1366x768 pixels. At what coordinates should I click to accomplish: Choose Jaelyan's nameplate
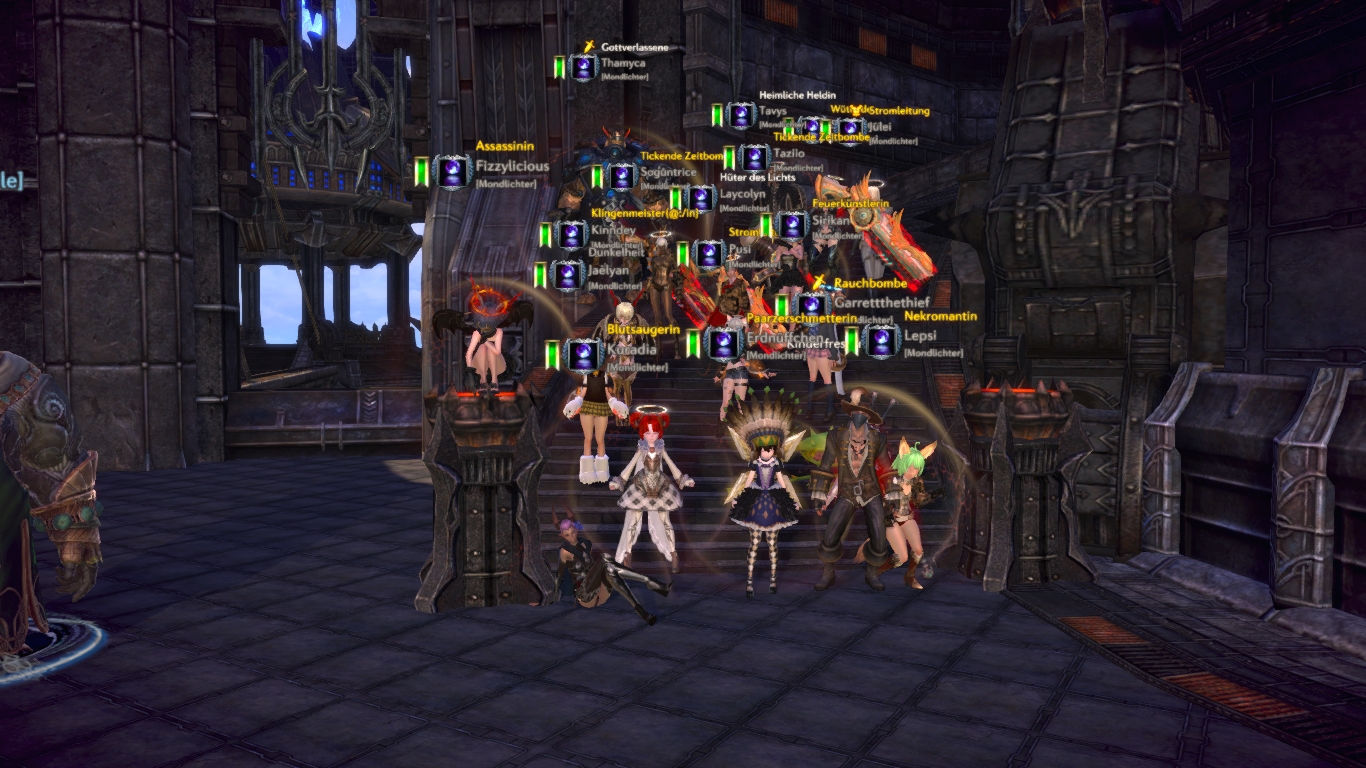coord(609,270)
